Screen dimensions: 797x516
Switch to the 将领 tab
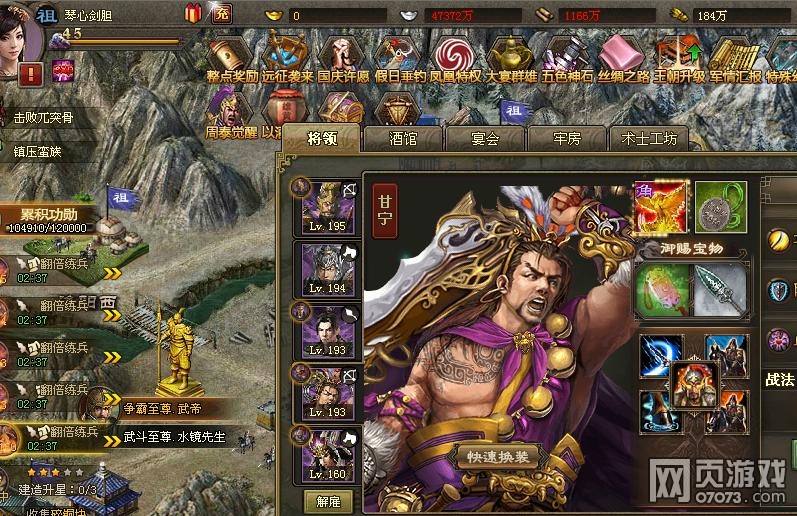point(321,139)
